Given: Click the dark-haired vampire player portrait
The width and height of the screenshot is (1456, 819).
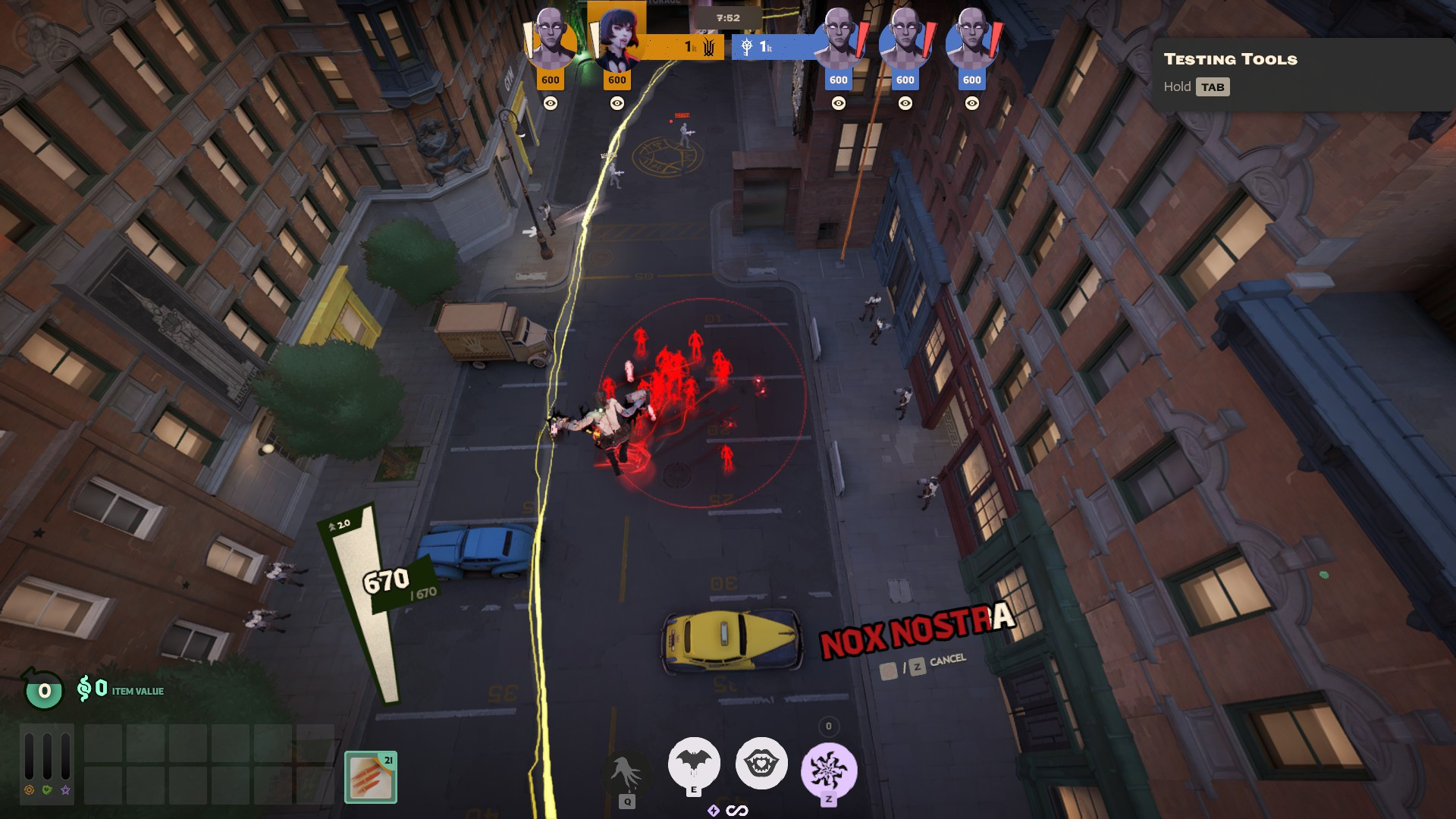Looking at the screenshot, I should [x=617, y=38].
